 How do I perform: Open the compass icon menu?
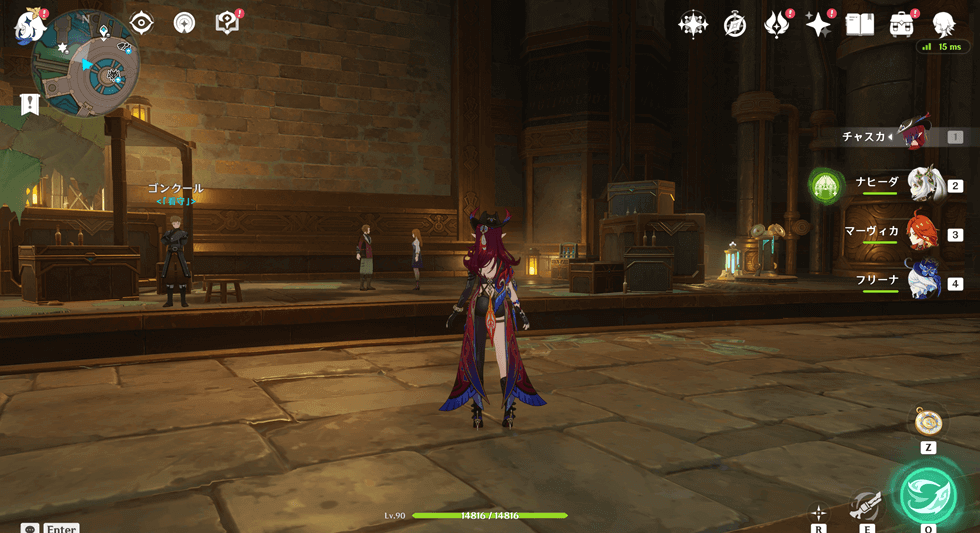tap(735, 25)
